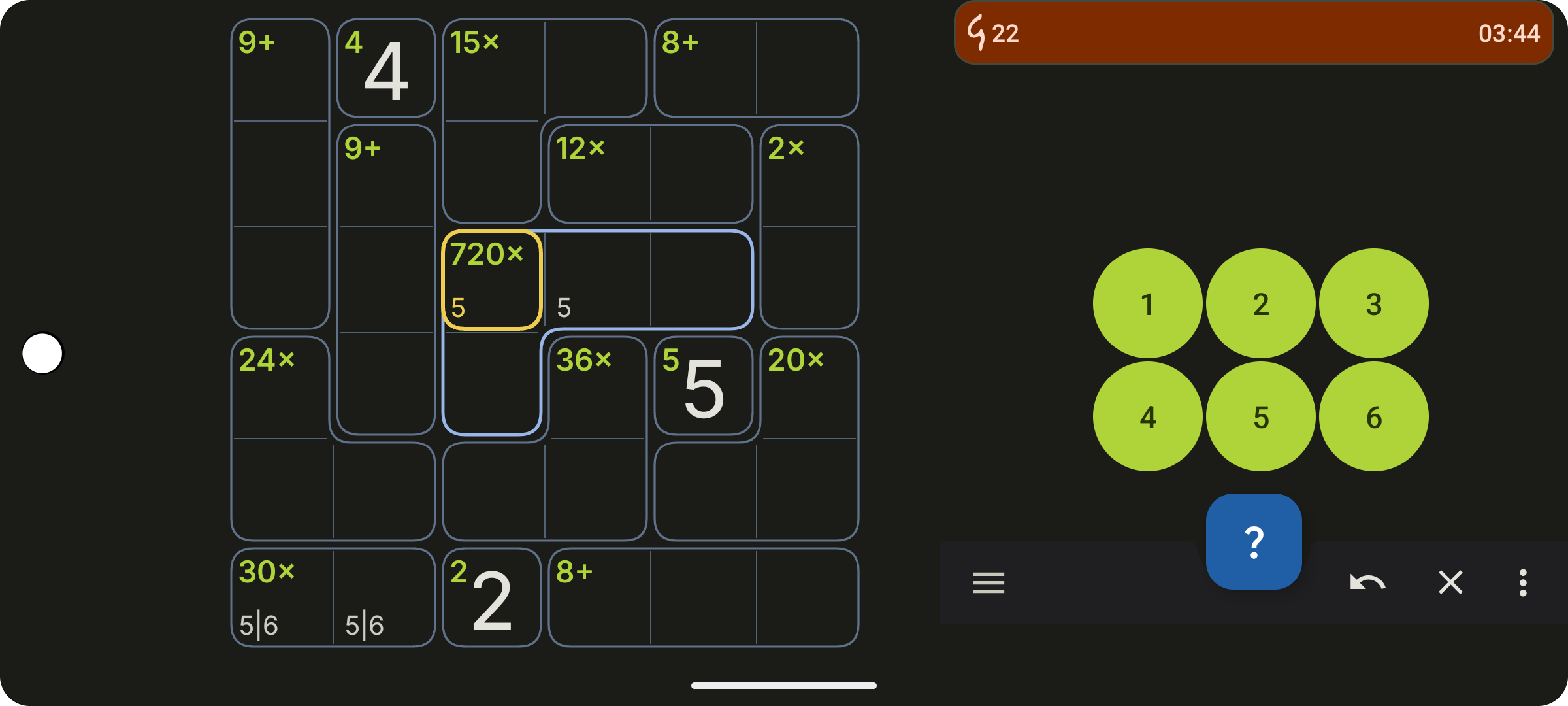This screenshot has width=1568, height=706.
Task: Click the cell containing the given 4
Action: click(386, 67)
